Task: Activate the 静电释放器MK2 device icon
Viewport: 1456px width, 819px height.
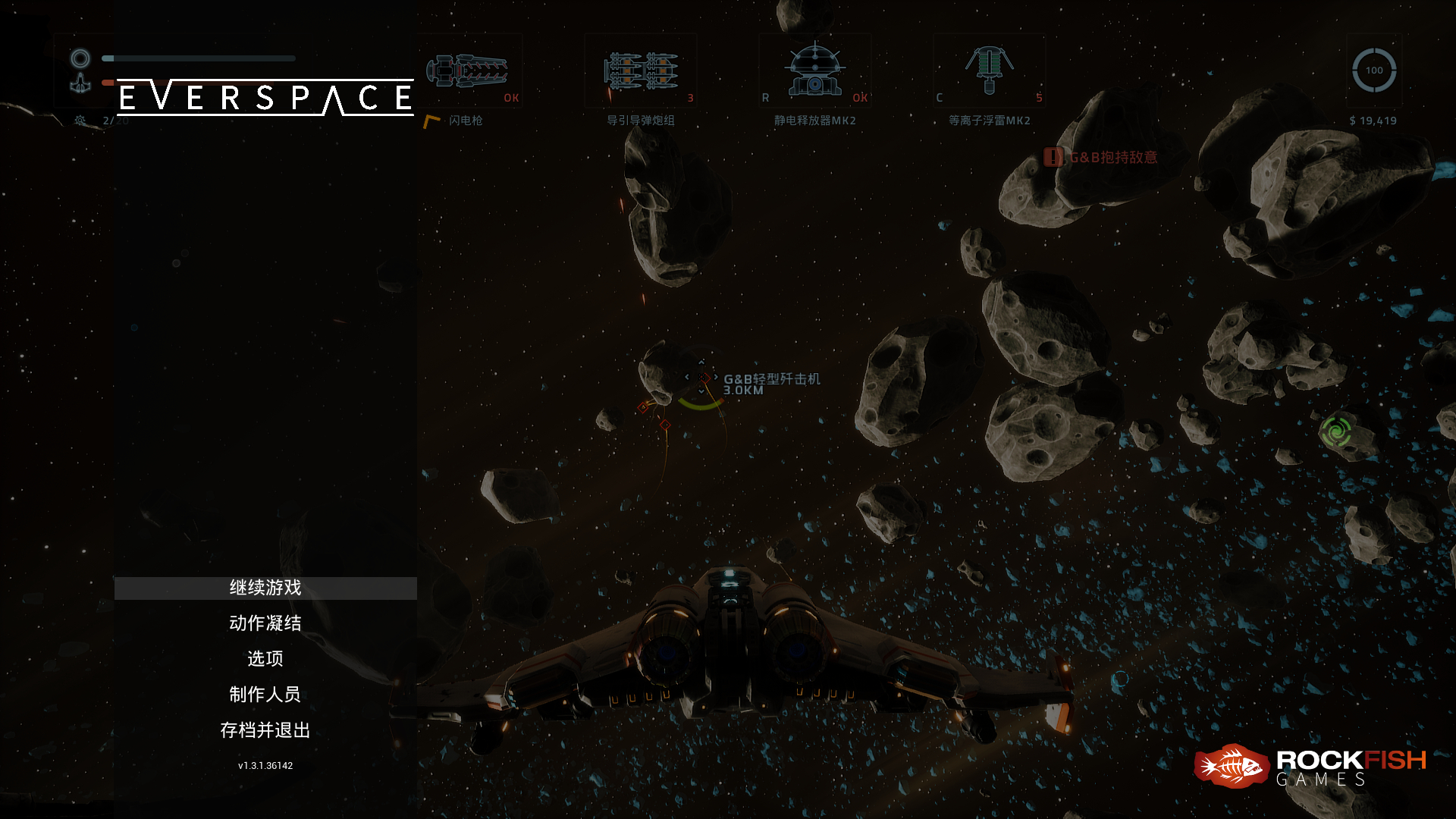Action: tap(814, 72)
